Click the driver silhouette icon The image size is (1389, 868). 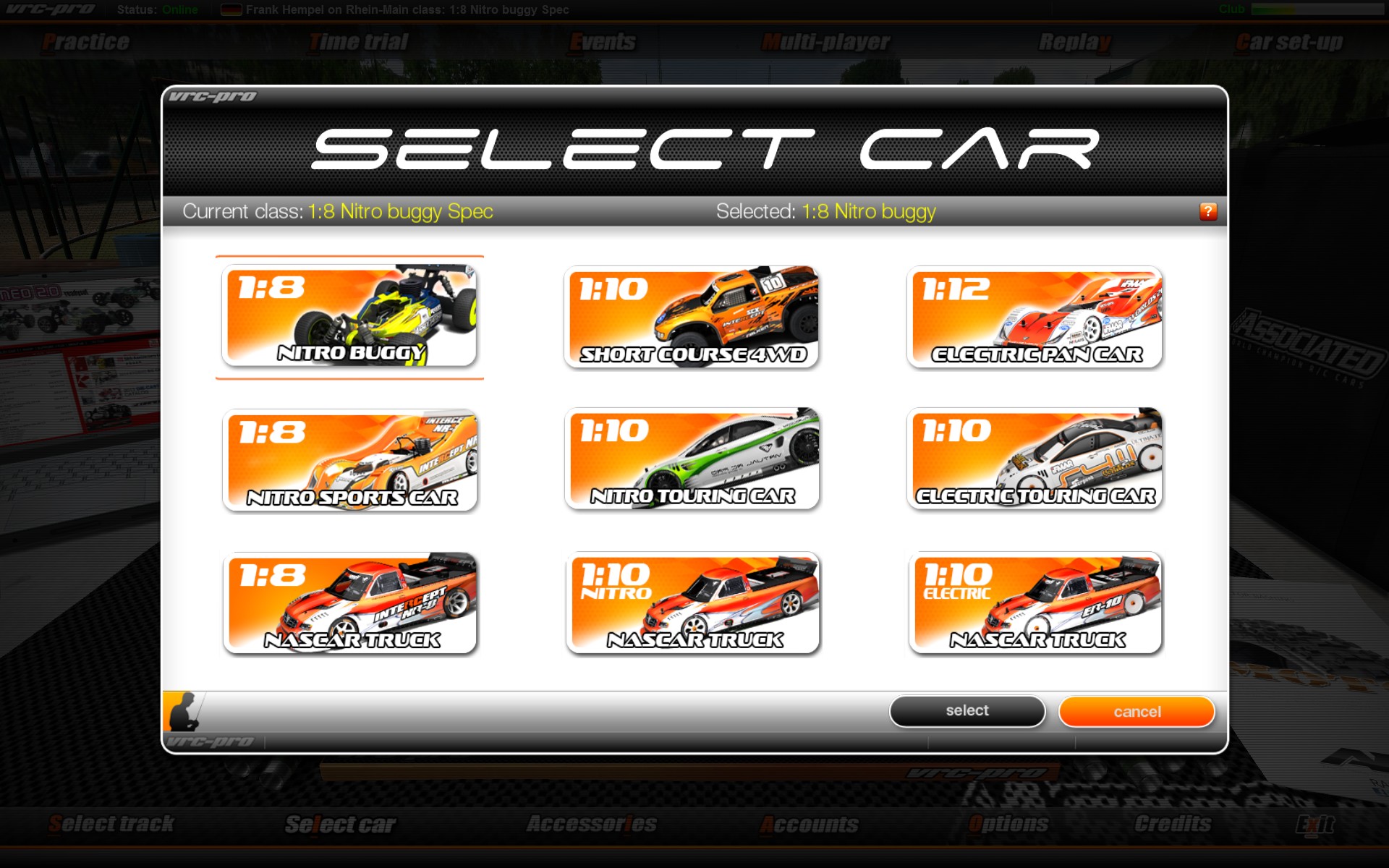(184, 712)
